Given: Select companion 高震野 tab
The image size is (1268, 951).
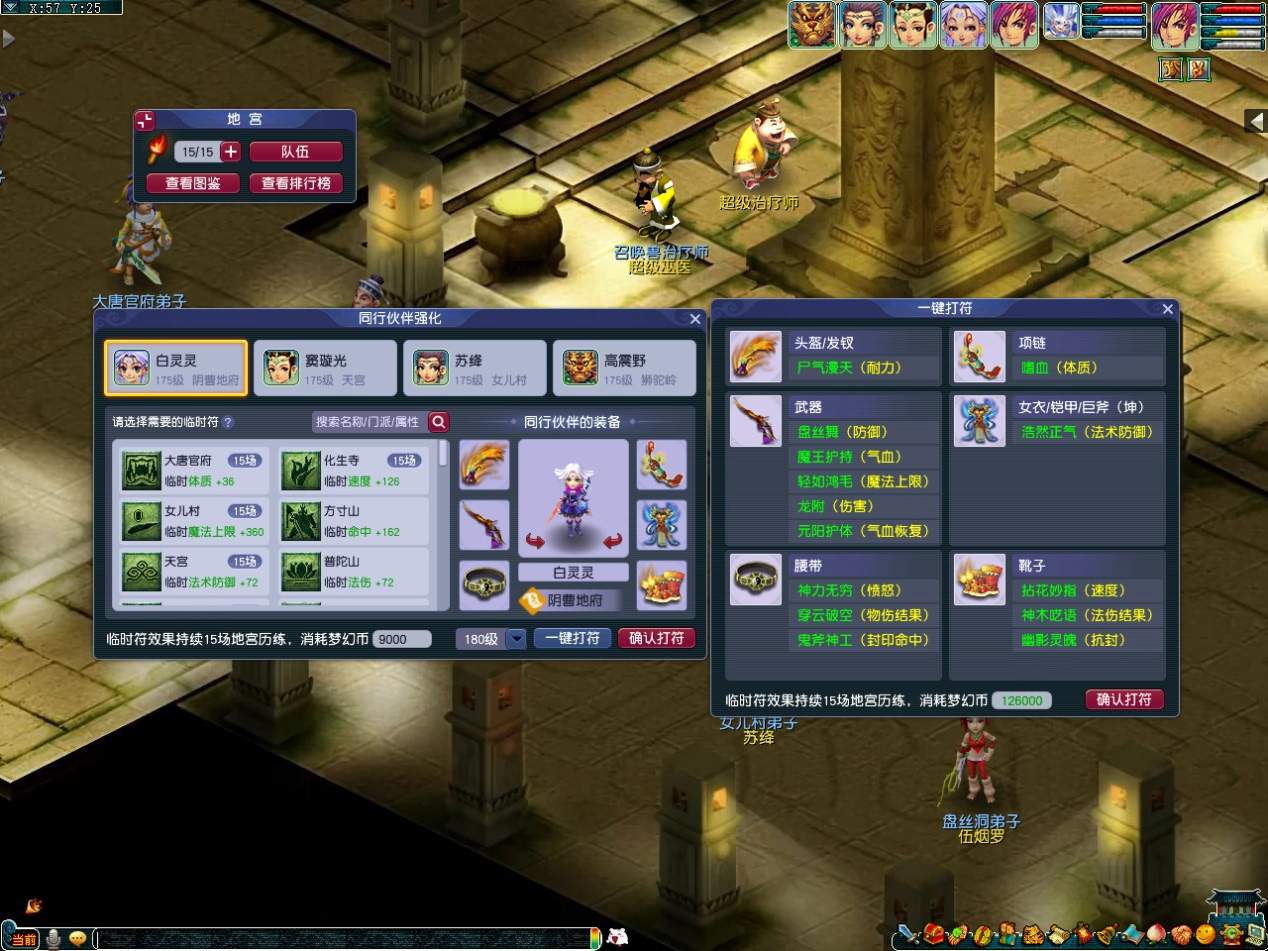Looking at the screenshot, I should (x=624, y=368).
